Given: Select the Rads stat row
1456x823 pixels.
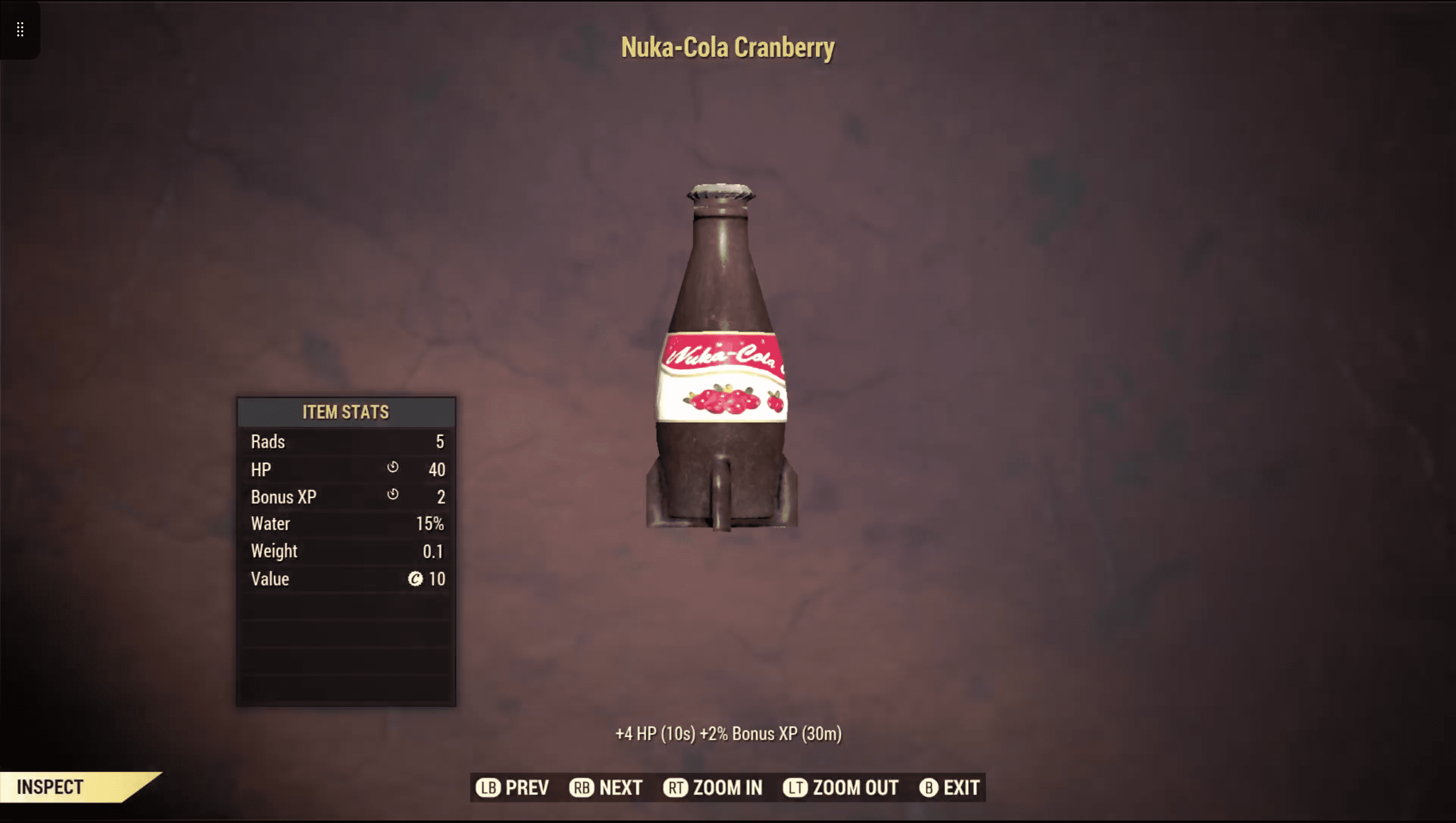Looking at the screenshot, I should (345, 441).
